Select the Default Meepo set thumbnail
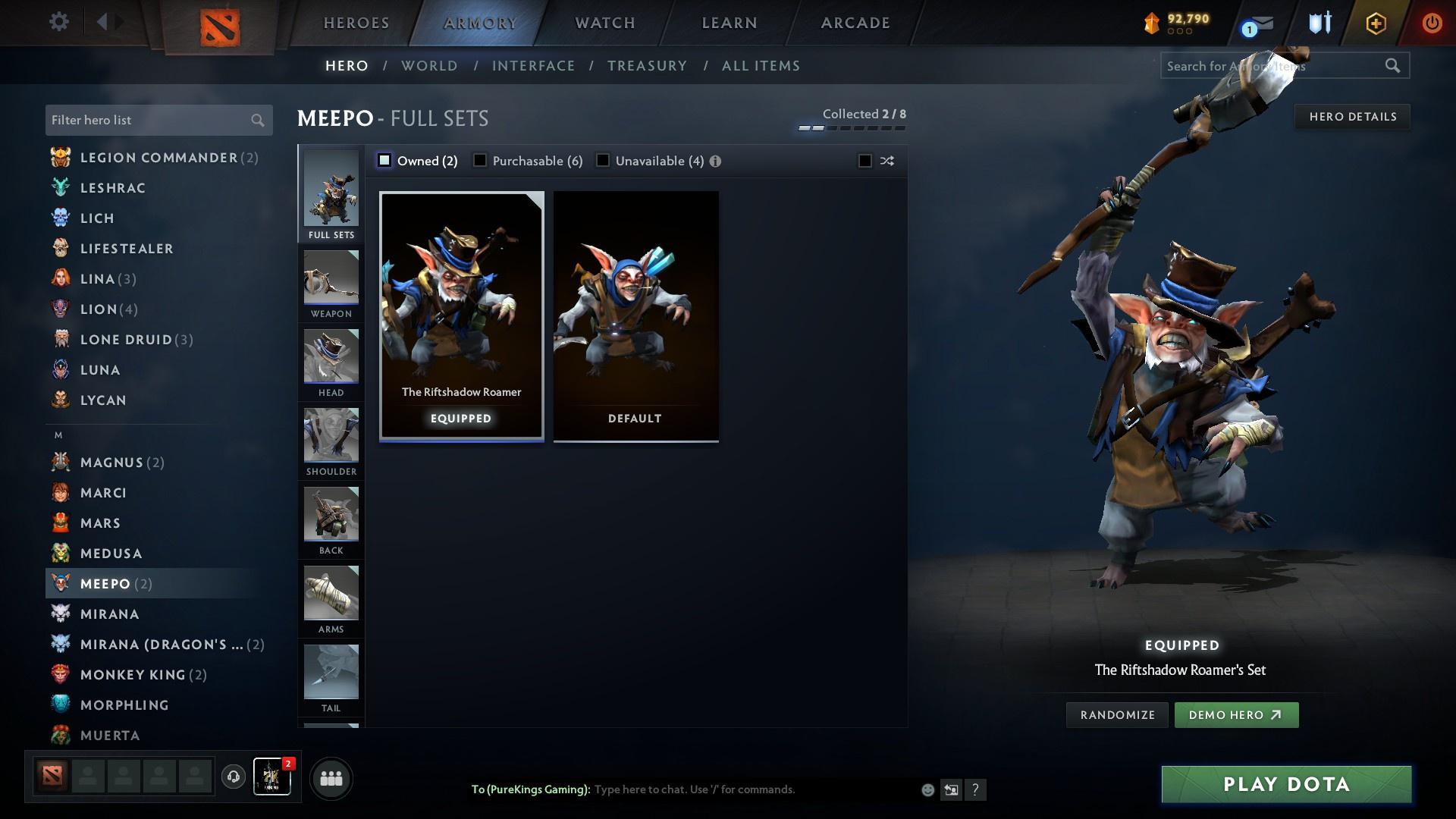 (635, 315)
